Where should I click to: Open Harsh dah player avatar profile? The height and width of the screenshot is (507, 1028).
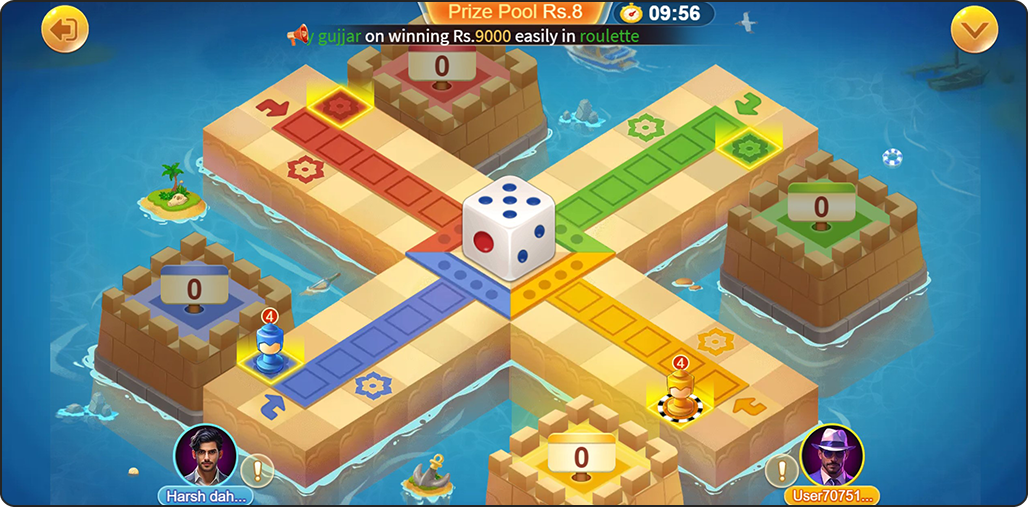point(204,456)
